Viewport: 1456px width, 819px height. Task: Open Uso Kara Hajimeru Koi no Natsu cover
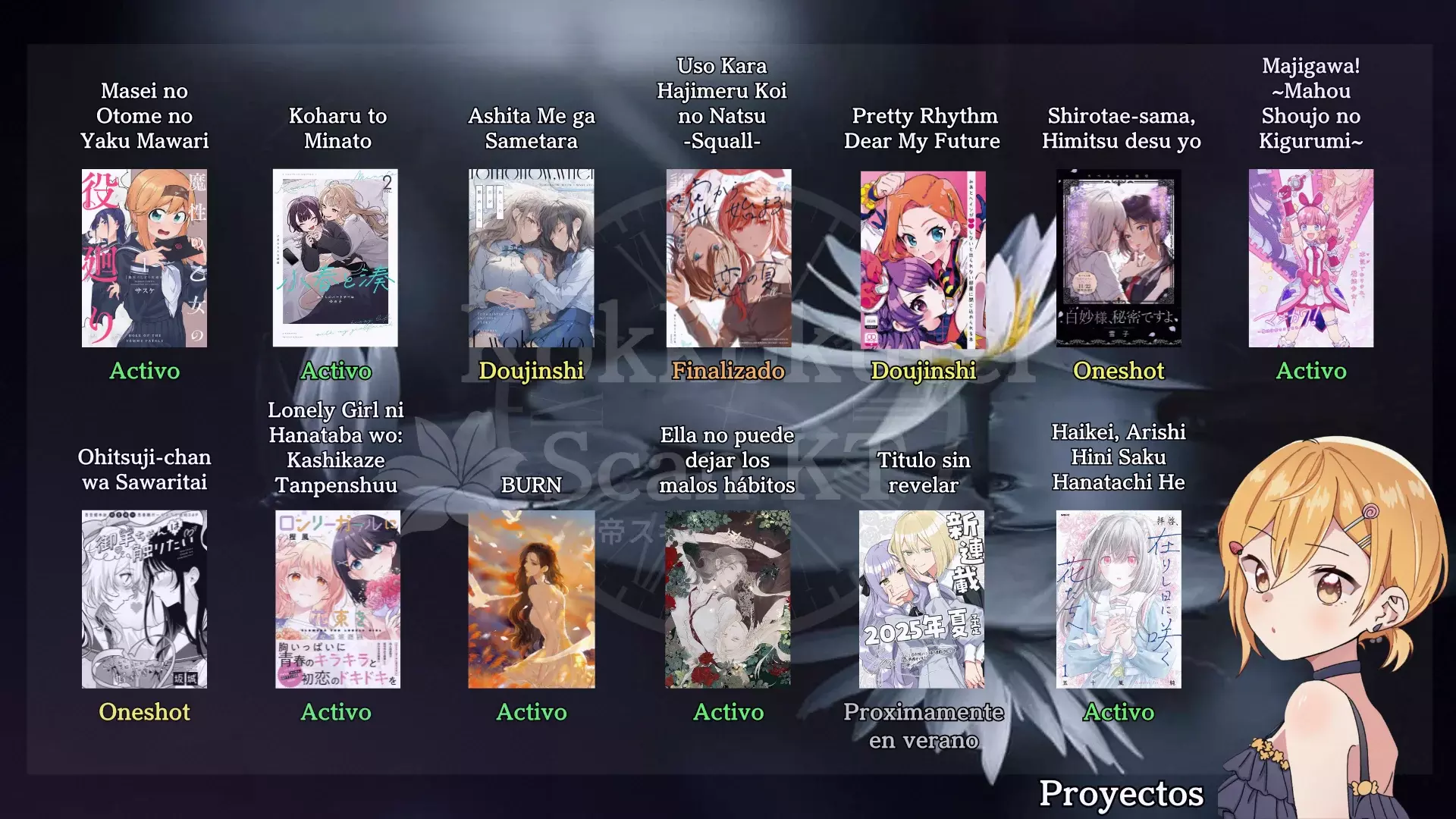pyautogui.click(x=728, y=258)
